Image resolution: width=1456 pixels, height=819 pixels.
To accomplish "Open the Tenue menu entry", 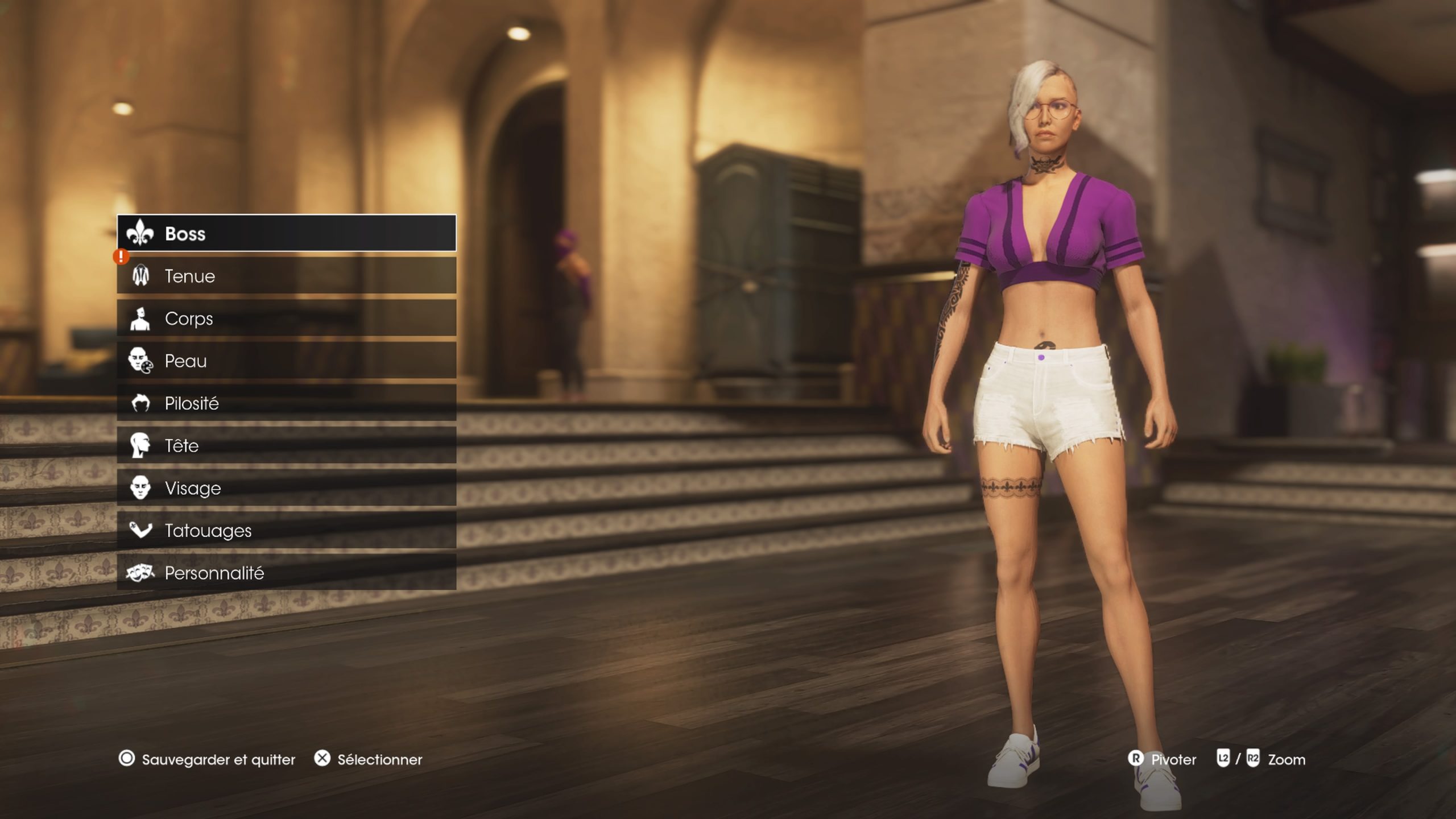I will (227, 276).
